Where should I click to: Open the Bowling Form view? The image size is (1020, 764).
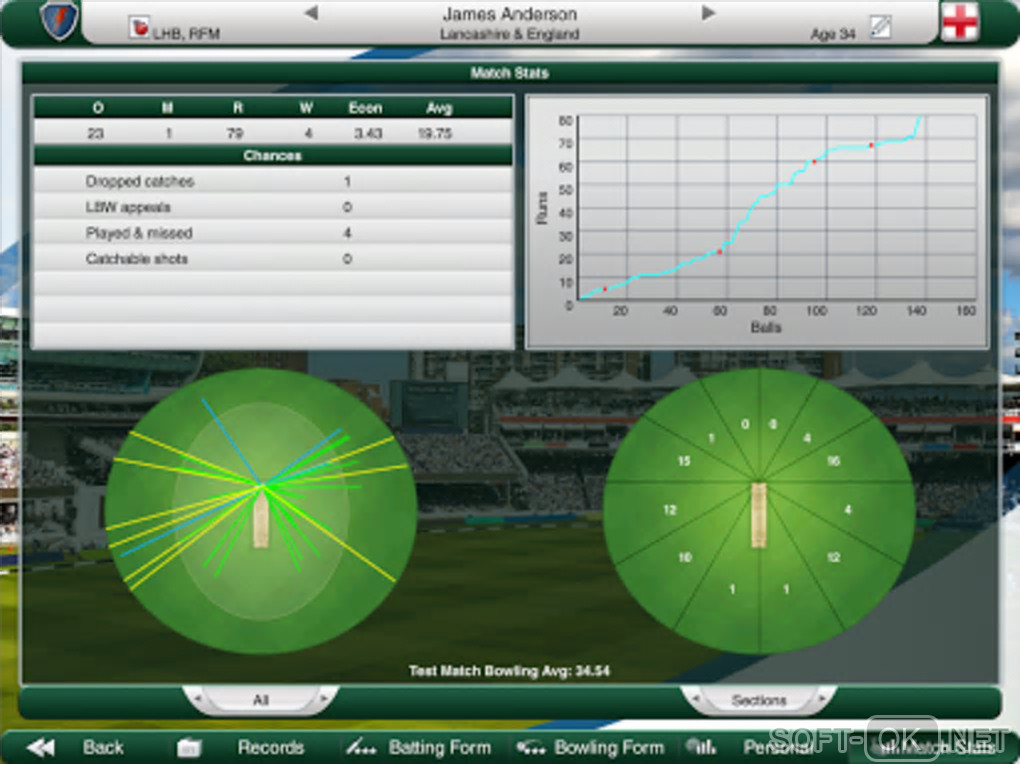click(590, 747)
